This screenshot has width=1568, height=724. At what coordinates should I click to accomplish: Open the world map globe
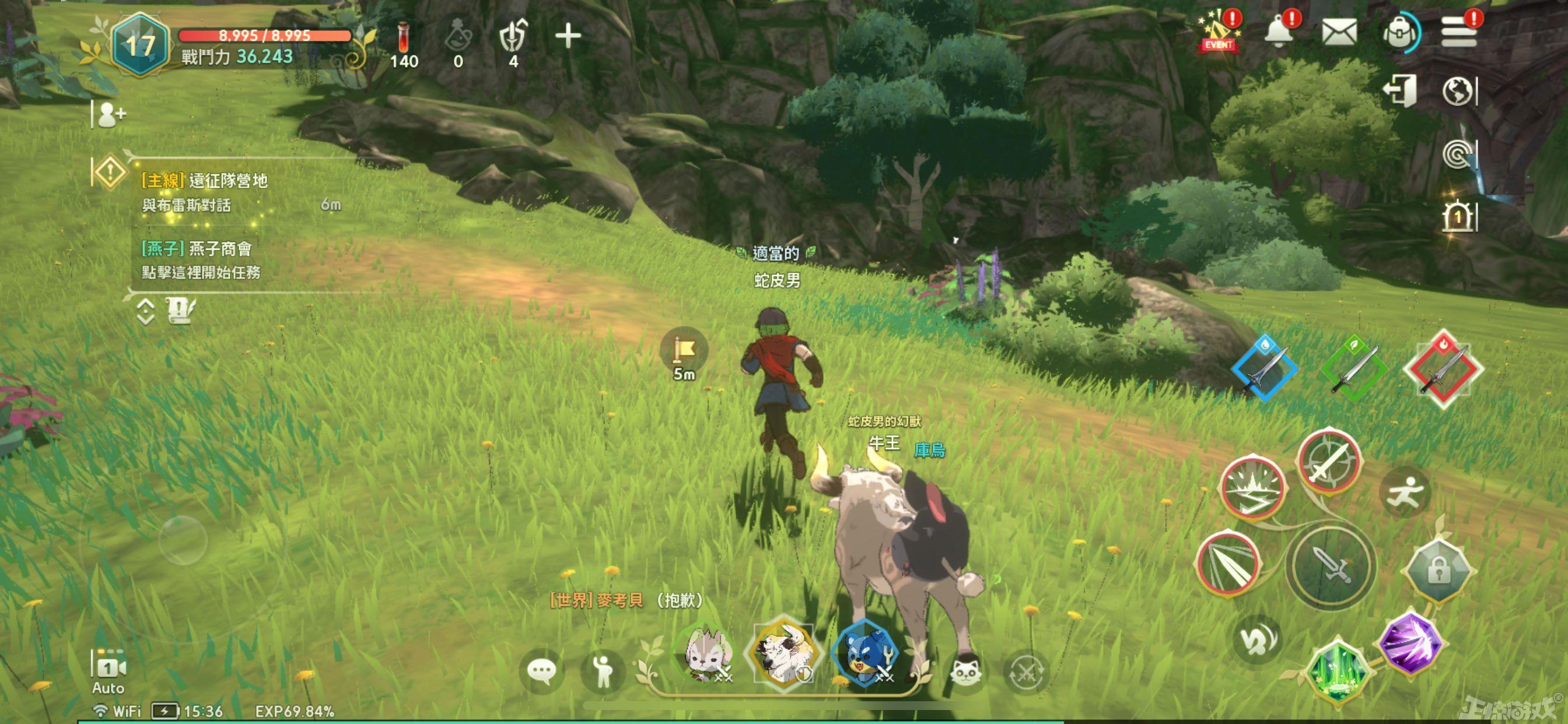1458,92
